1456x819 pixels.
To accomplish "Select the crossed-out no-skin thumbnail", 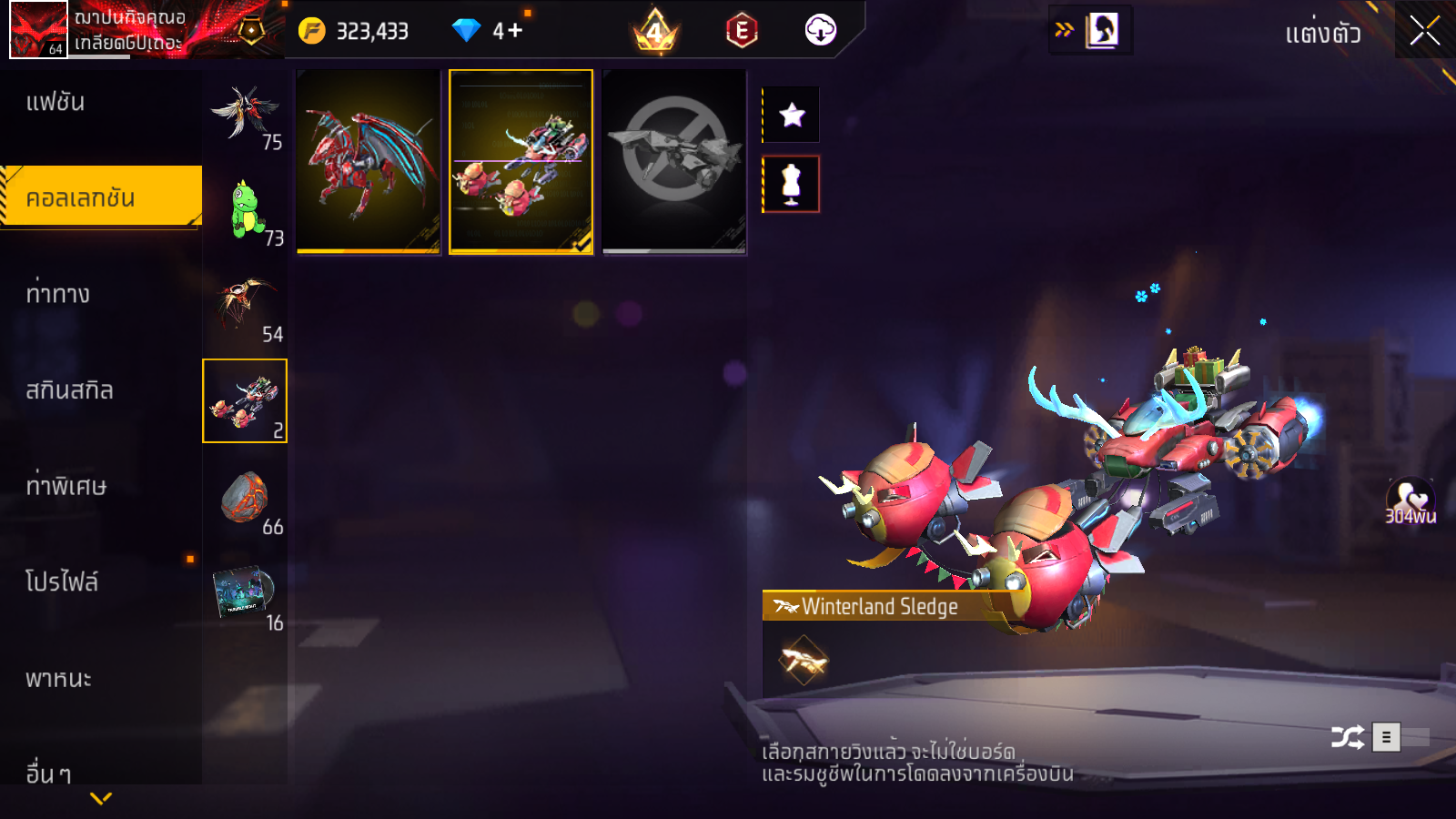I will (673, 162).
